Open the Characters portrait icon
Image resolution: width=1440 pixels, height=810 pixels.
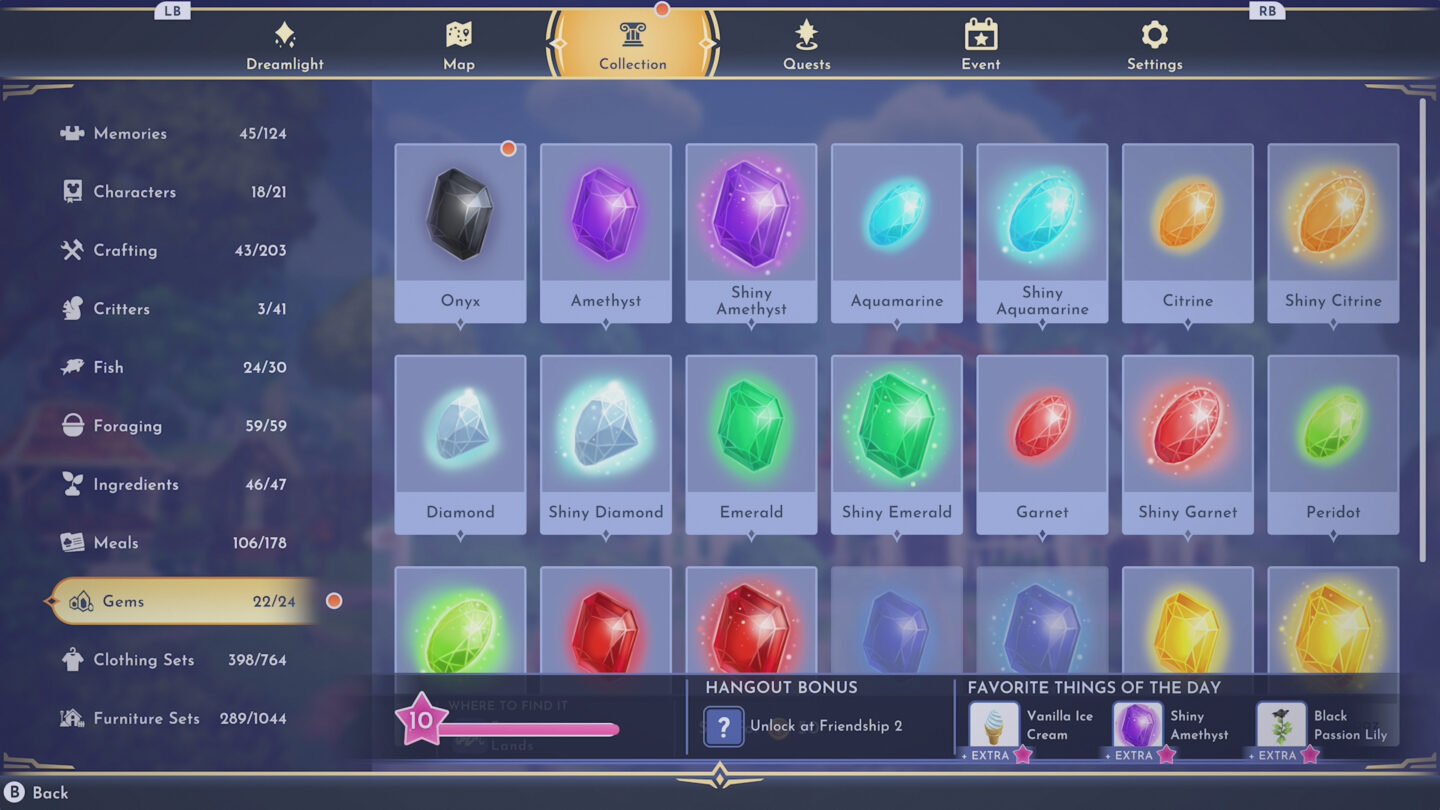click(x=71, y=192)
